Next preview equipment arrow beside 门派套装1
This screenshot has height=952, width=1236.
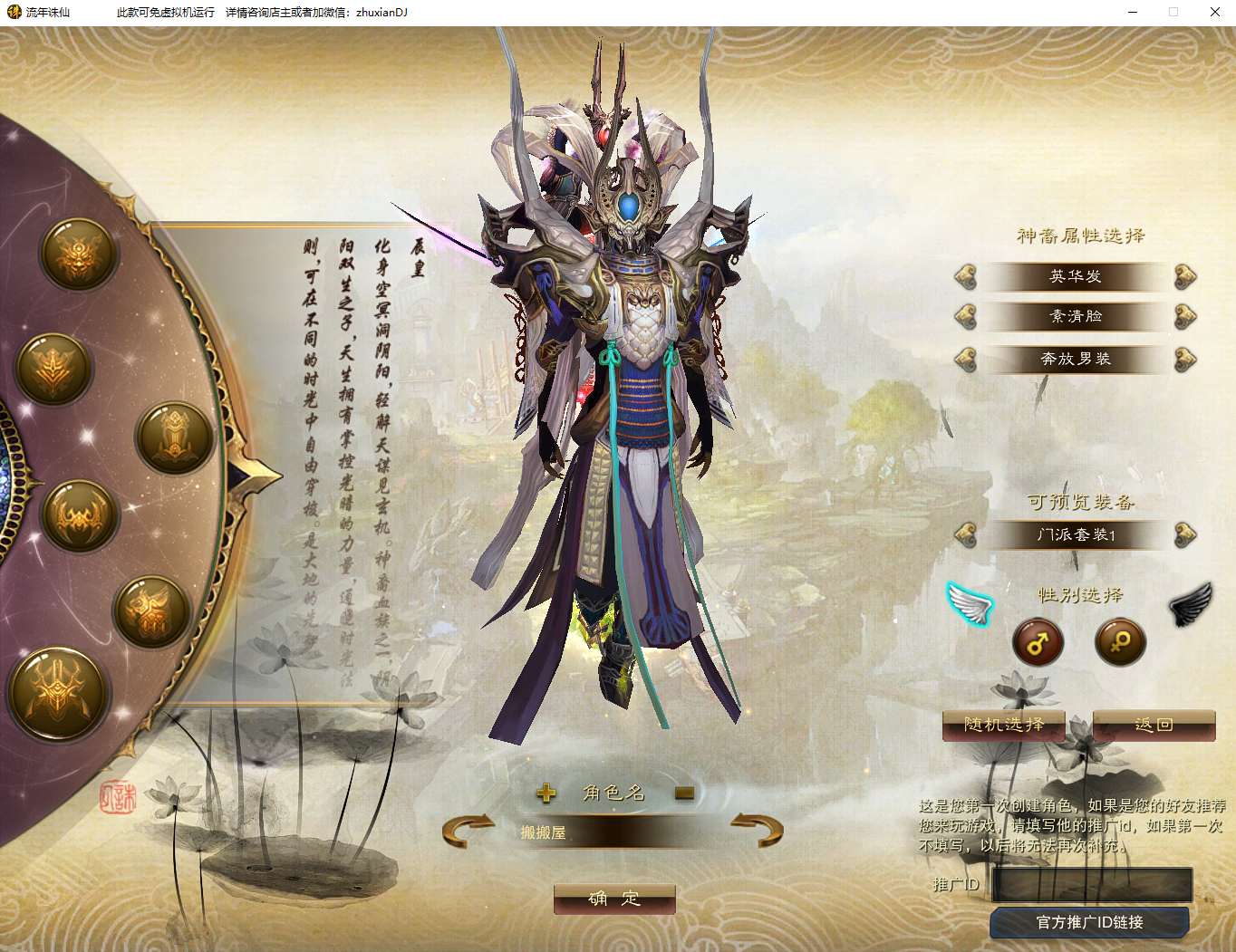click(1185, 534)
